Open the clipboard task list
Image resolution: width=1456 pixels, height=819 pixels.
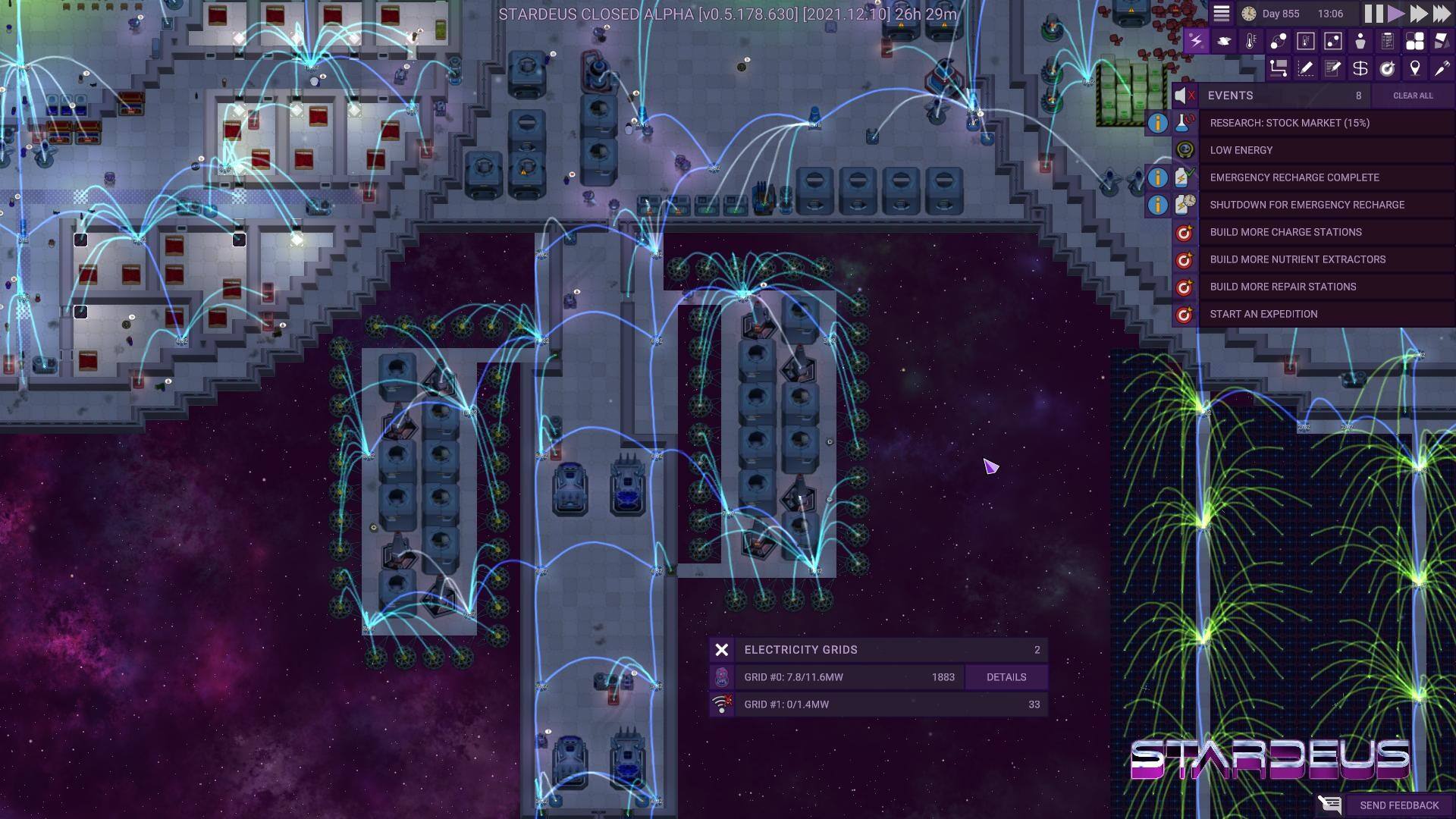(1387, 41)
